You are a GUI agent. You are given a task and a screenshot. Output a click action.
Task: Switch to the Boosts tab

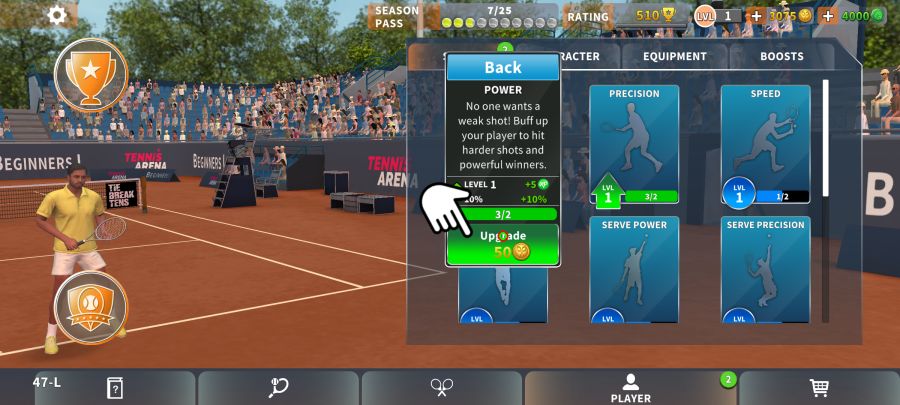pos(781,57)
